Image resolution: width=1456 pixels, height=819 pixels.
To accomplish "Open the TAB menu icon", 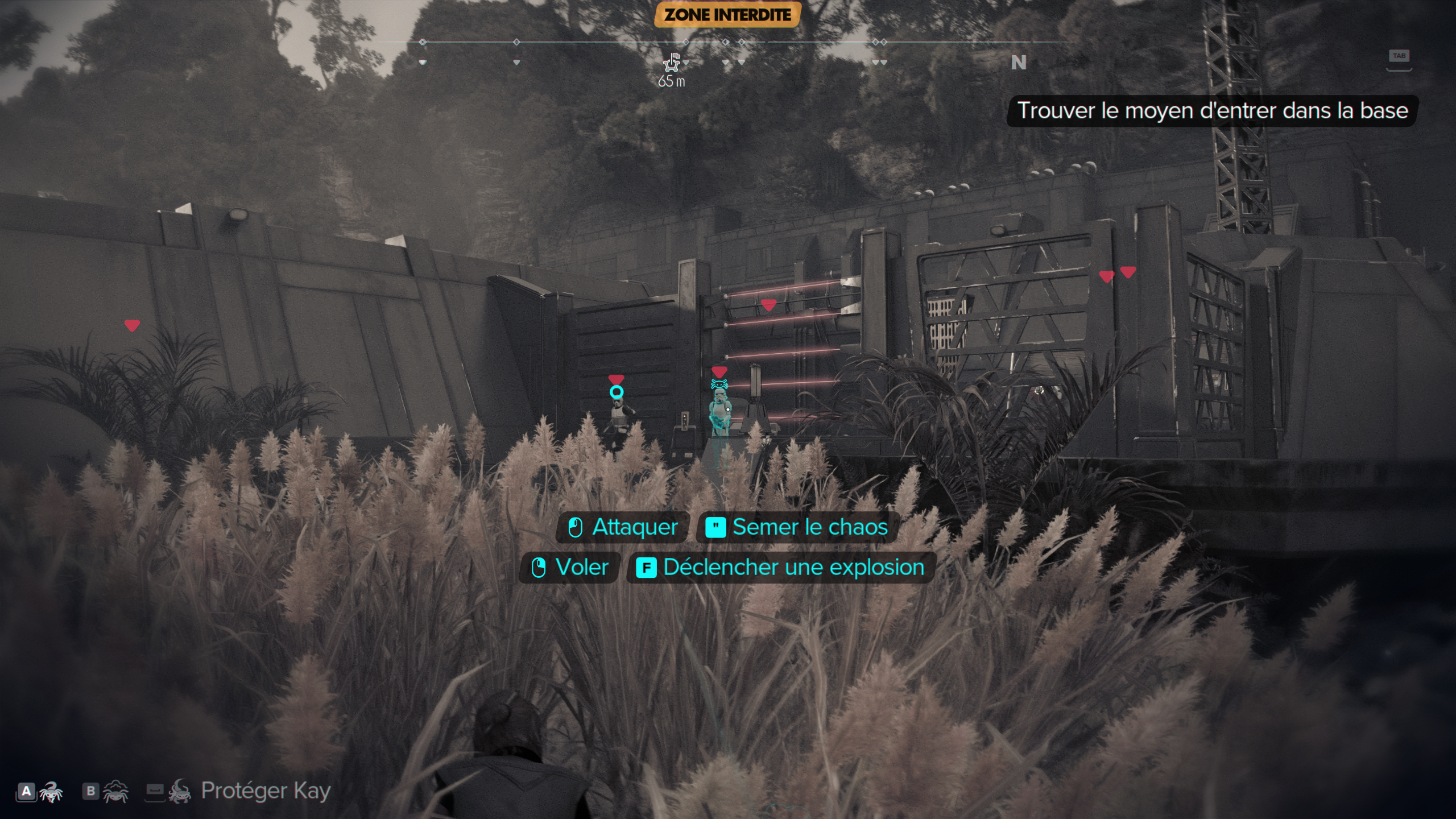I will 1399,57.
